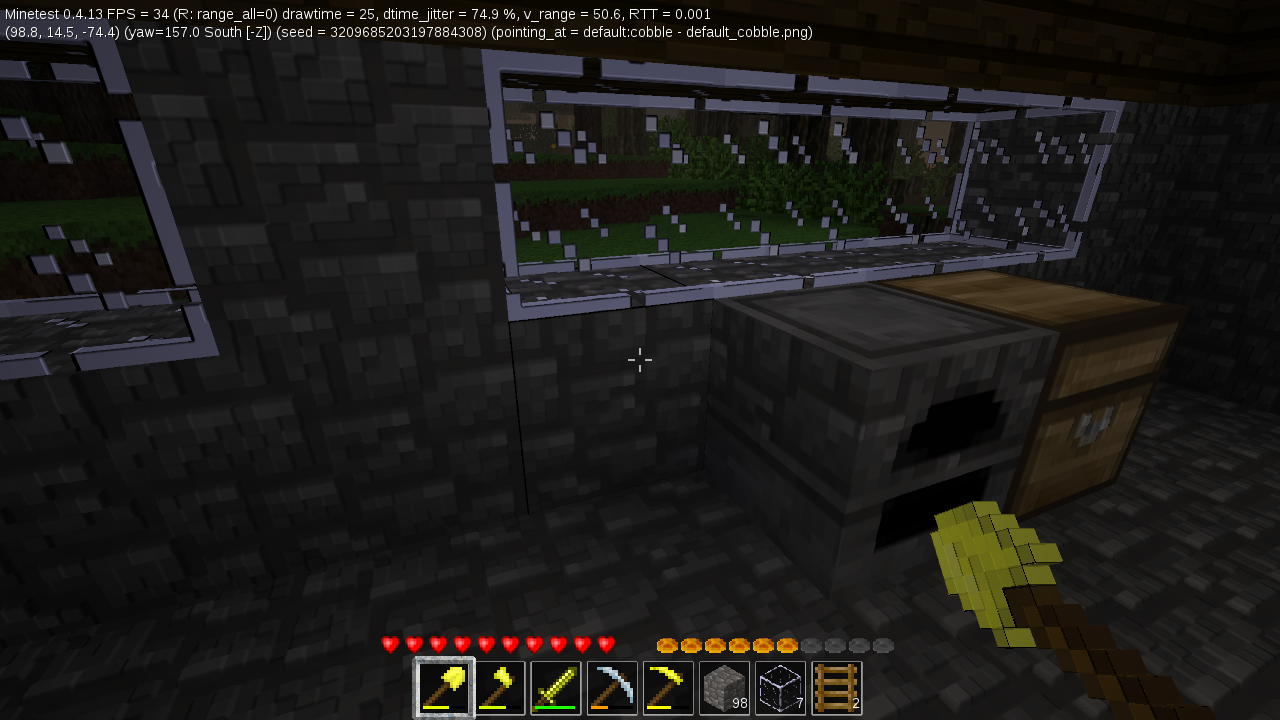The height and width of the screenshot is (720, 1280).
Task: Click the first red heart in the health bar
Action: pos(388,644)
